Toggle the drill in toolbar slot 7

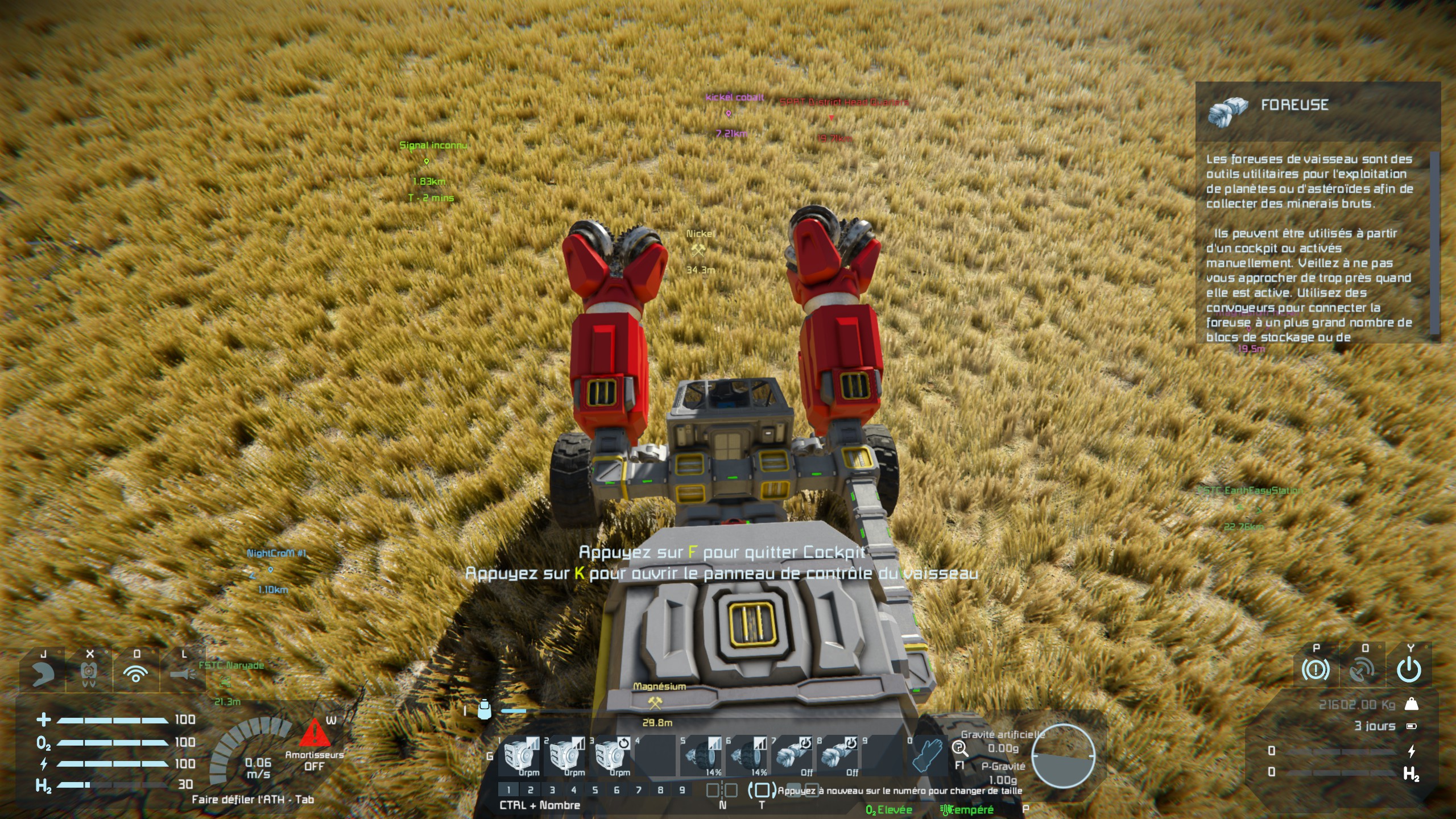pos(792,755)
